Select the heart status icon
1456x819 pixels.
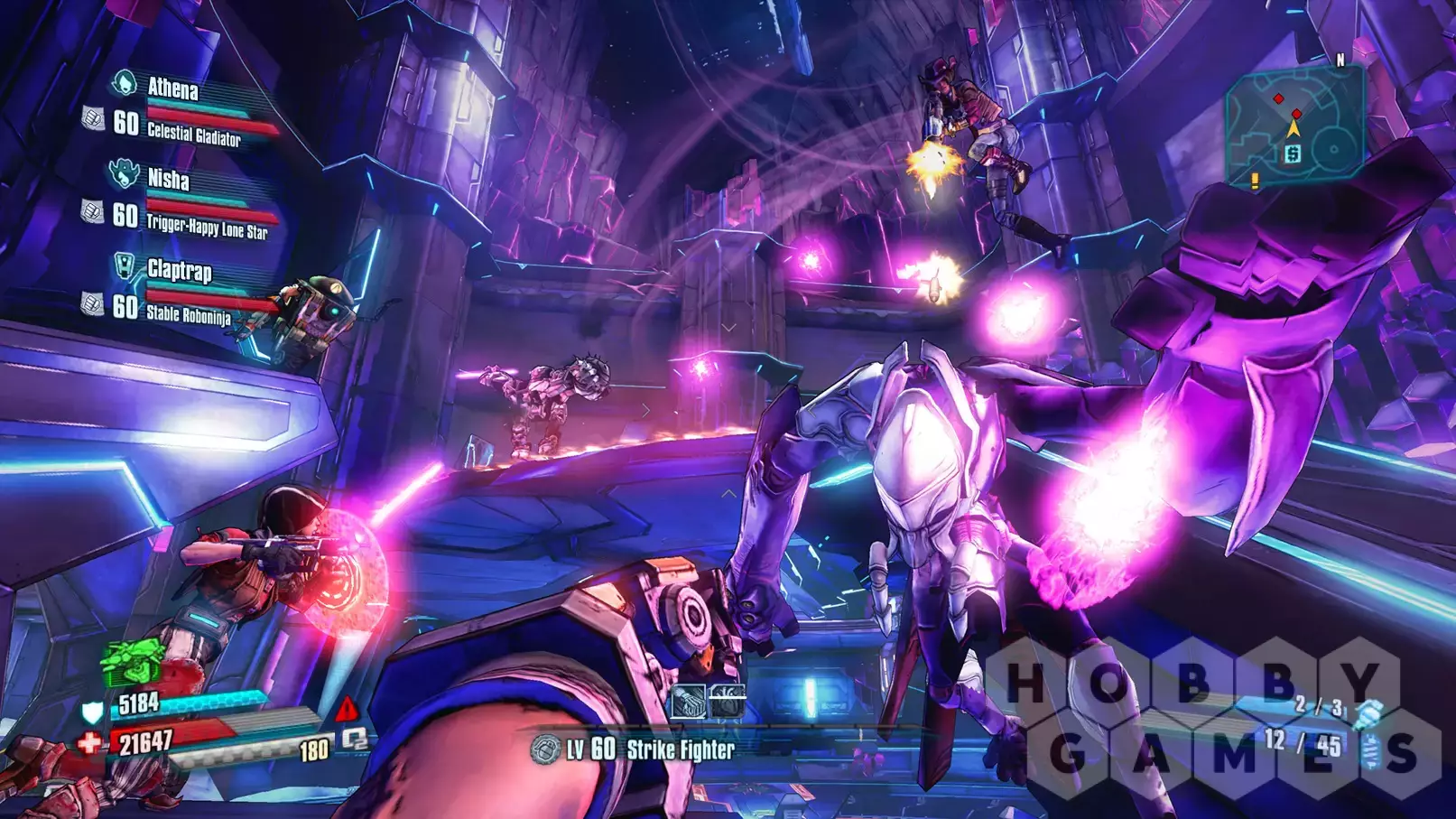[x=728, y=702]
